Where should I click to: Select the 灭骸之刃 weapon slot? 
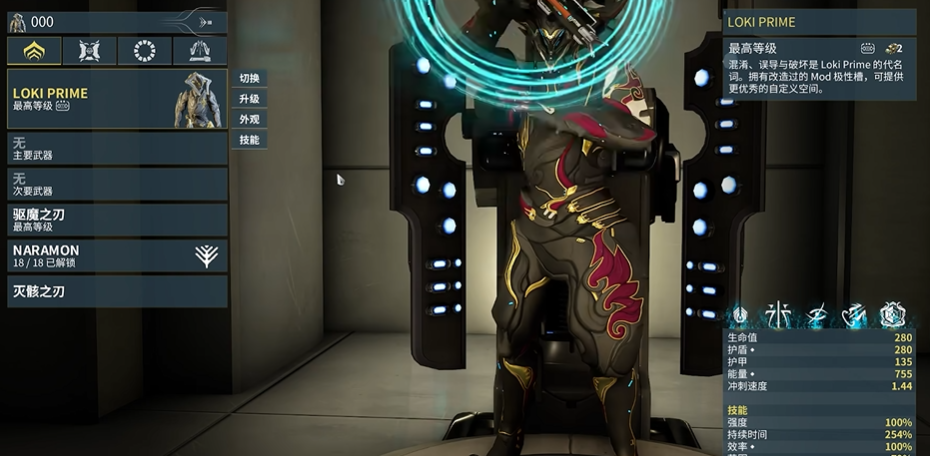[x=117, y=291]
